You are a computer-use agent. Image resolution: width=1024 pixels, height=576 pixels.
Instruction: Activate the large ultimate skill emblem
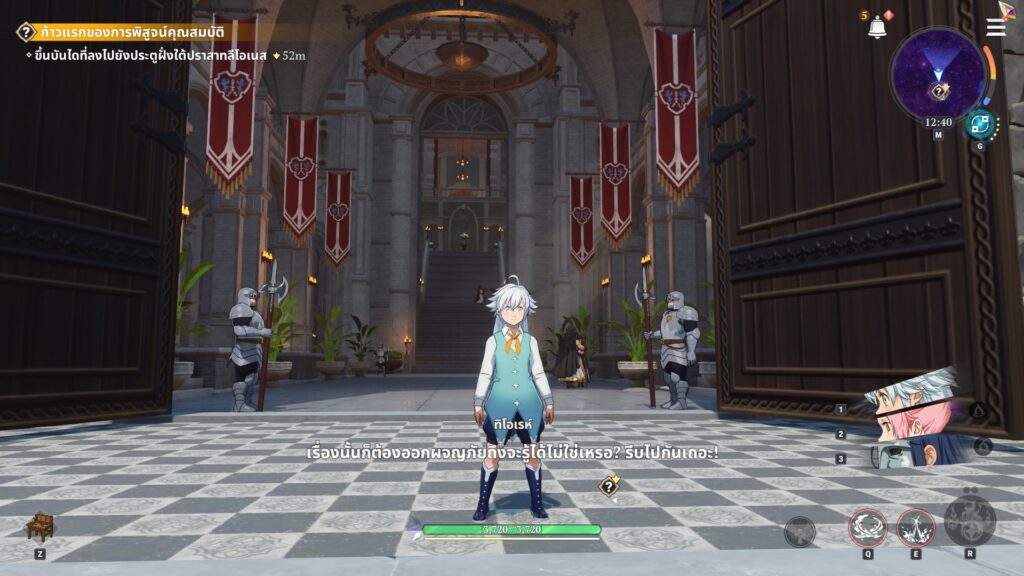[969, 519]
